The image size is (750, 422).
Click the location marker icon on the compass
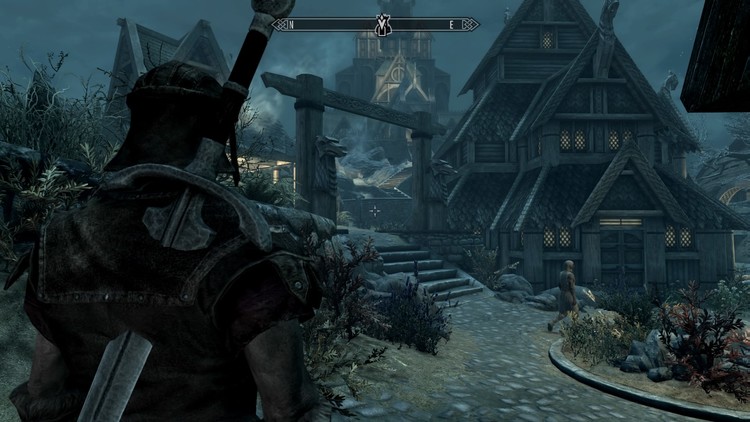(x=380, y=24)
